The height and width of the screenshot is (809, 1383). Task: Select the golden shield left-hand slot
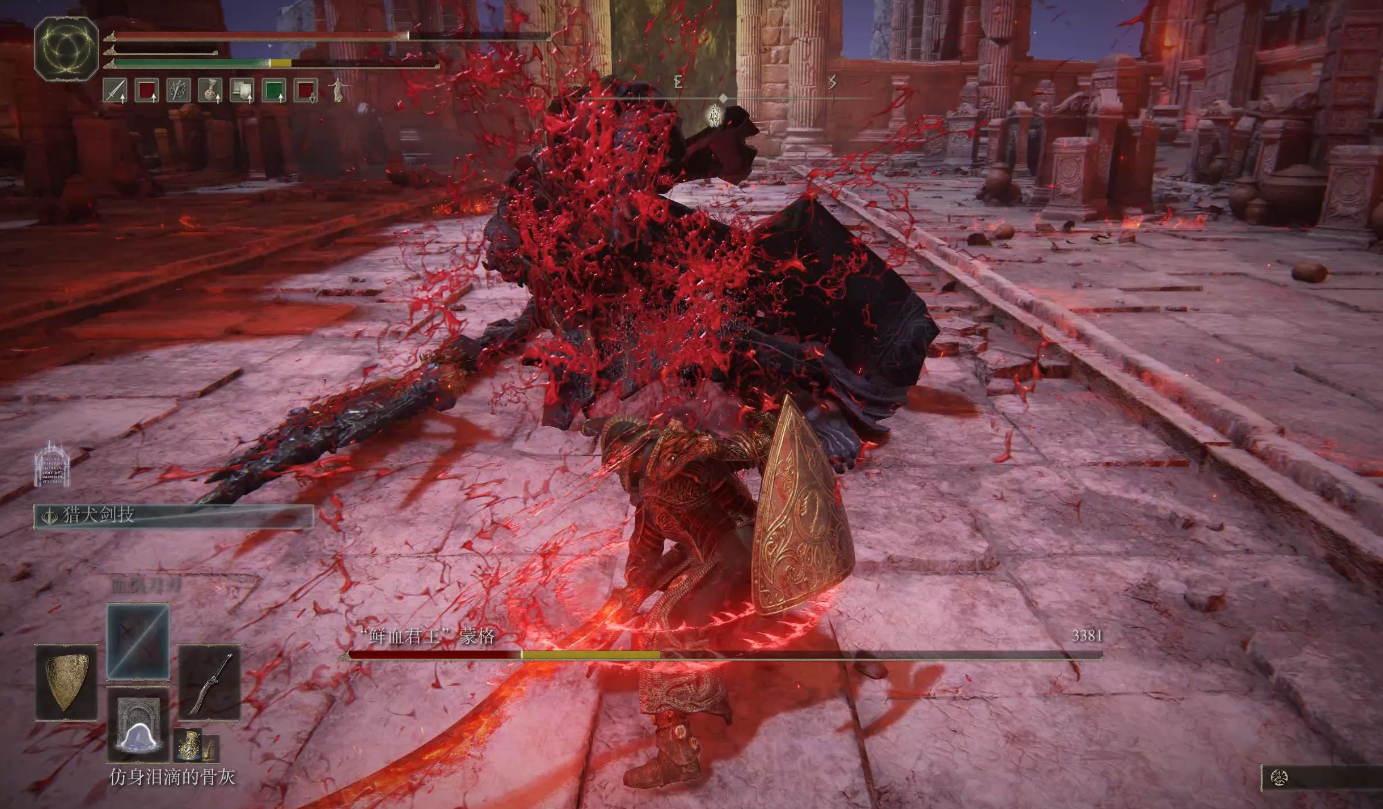tap(67, 683)
